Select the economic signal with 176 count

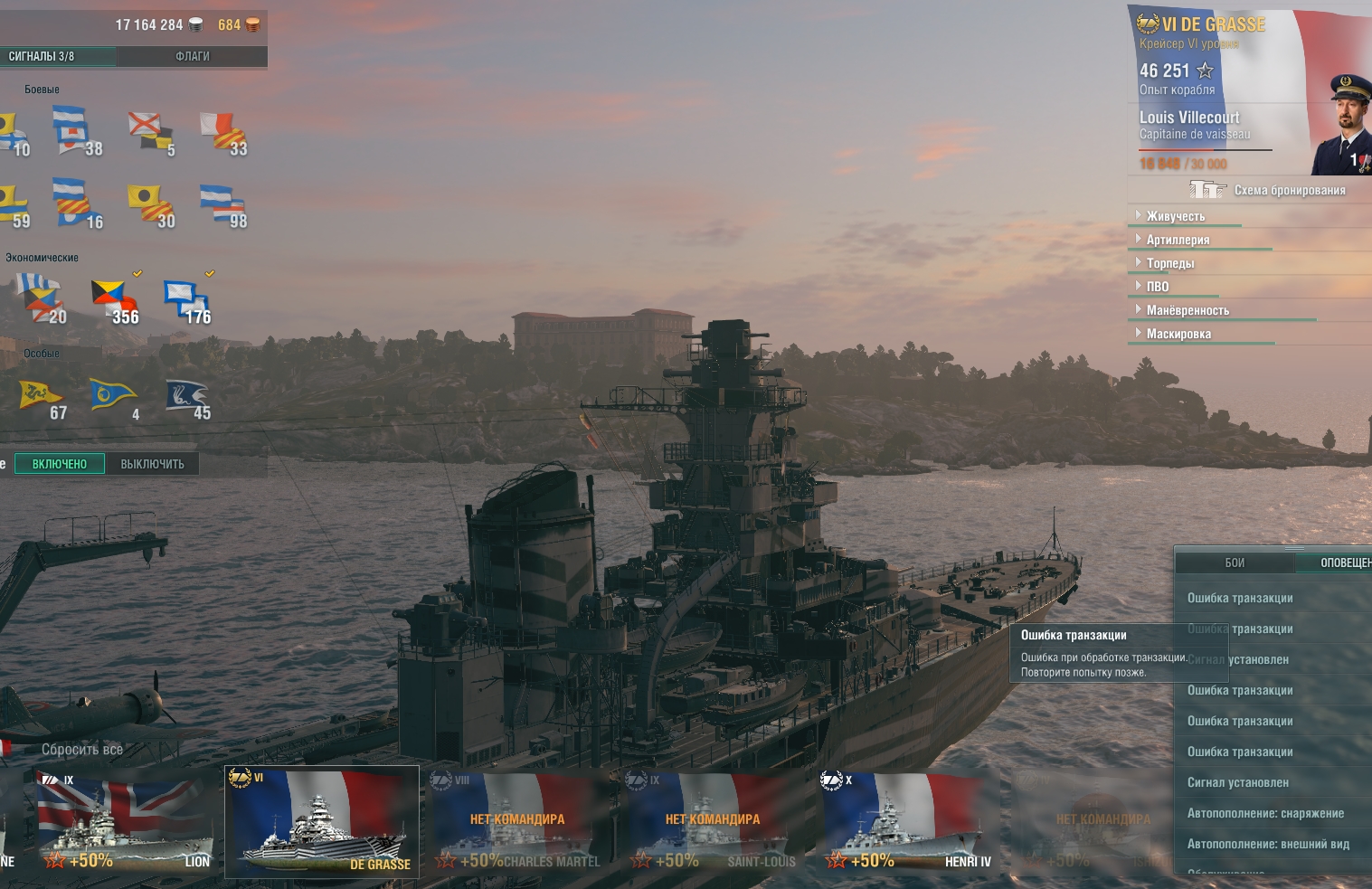(186, 300)
